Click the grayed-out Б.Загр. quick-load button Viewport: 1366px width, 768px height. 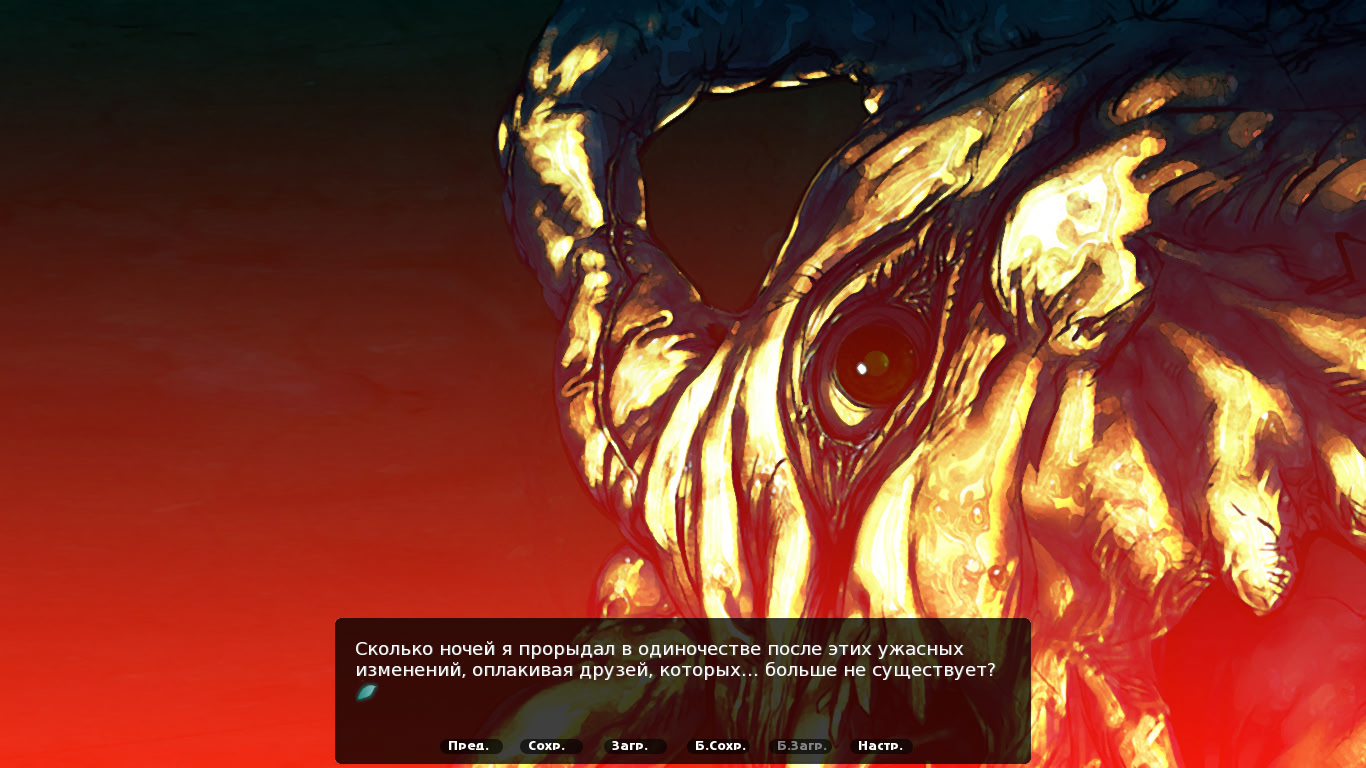click(800, 745)
